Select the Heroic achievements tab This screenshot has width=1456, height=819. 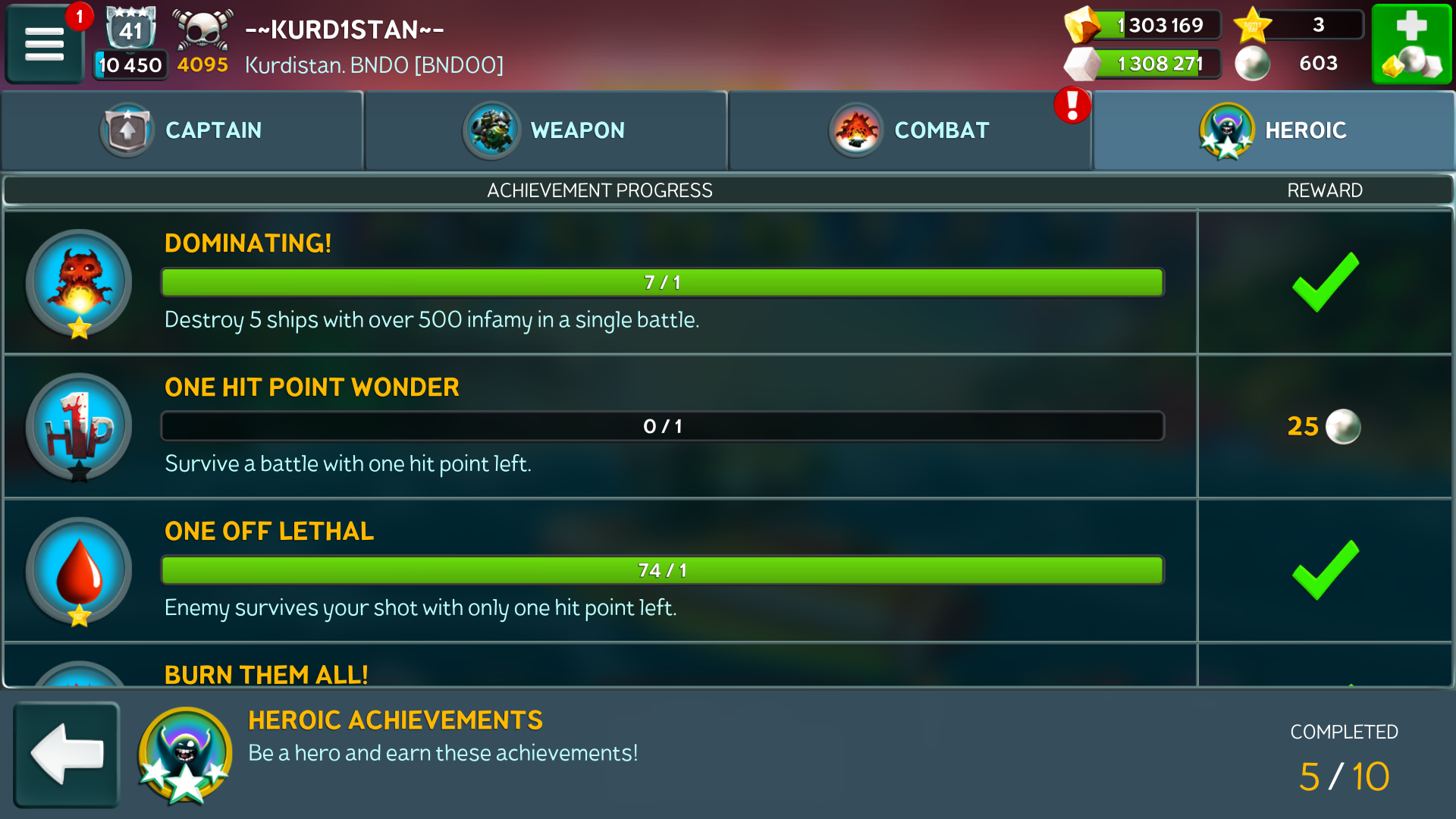pos(1274,130)
